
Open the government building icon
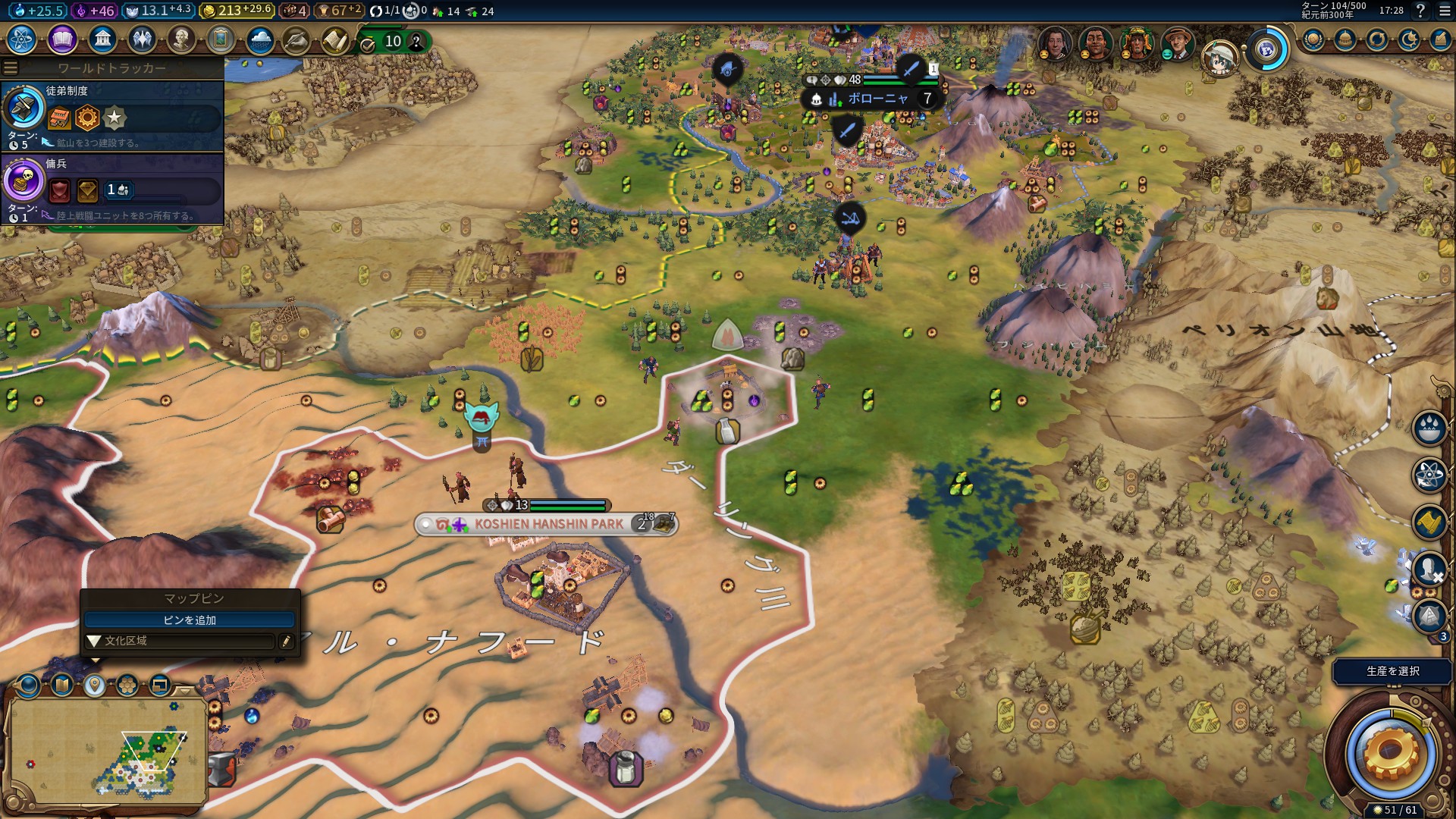pos(102,39)
